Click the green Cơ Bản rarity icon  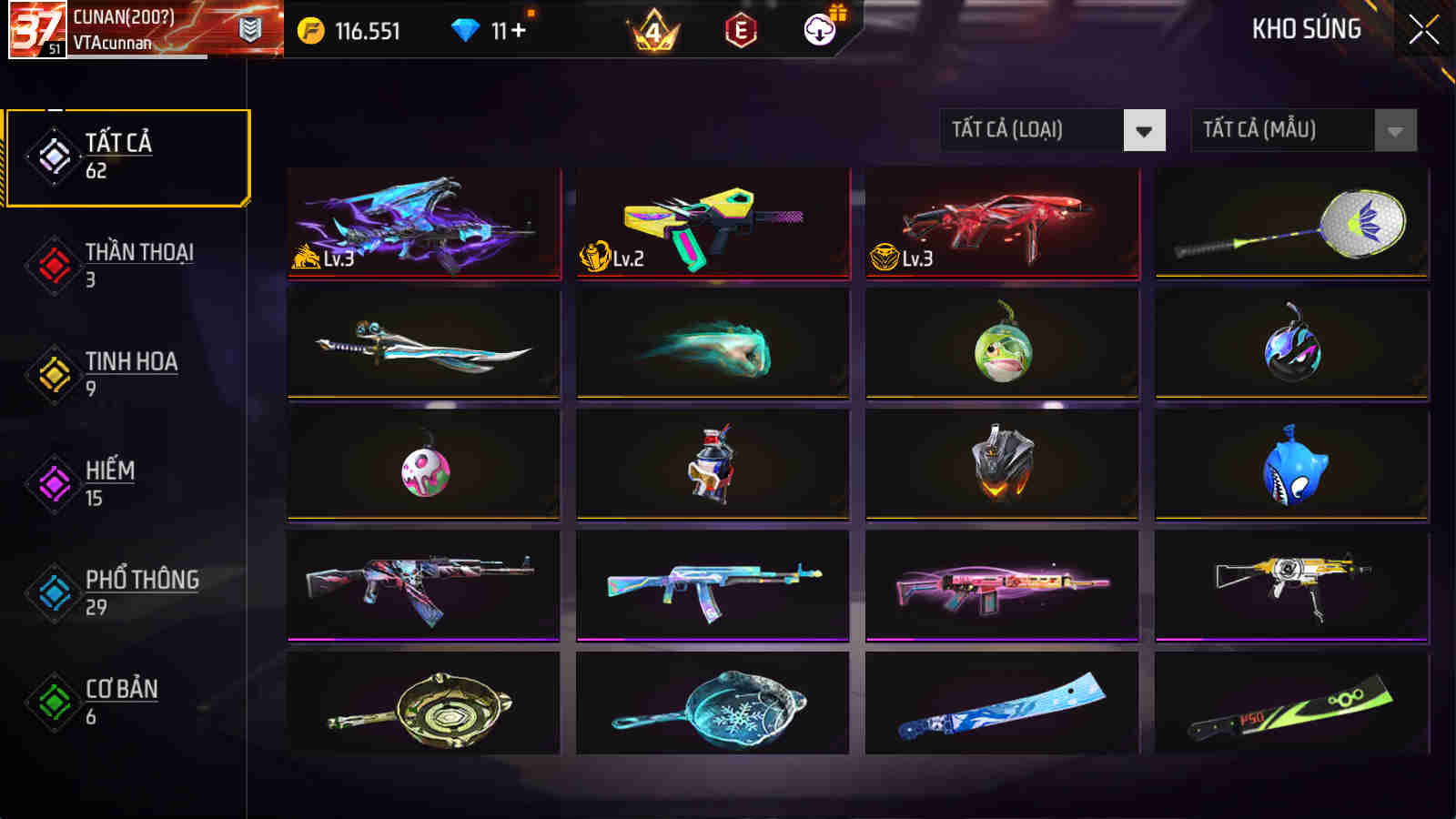(52, 701)
